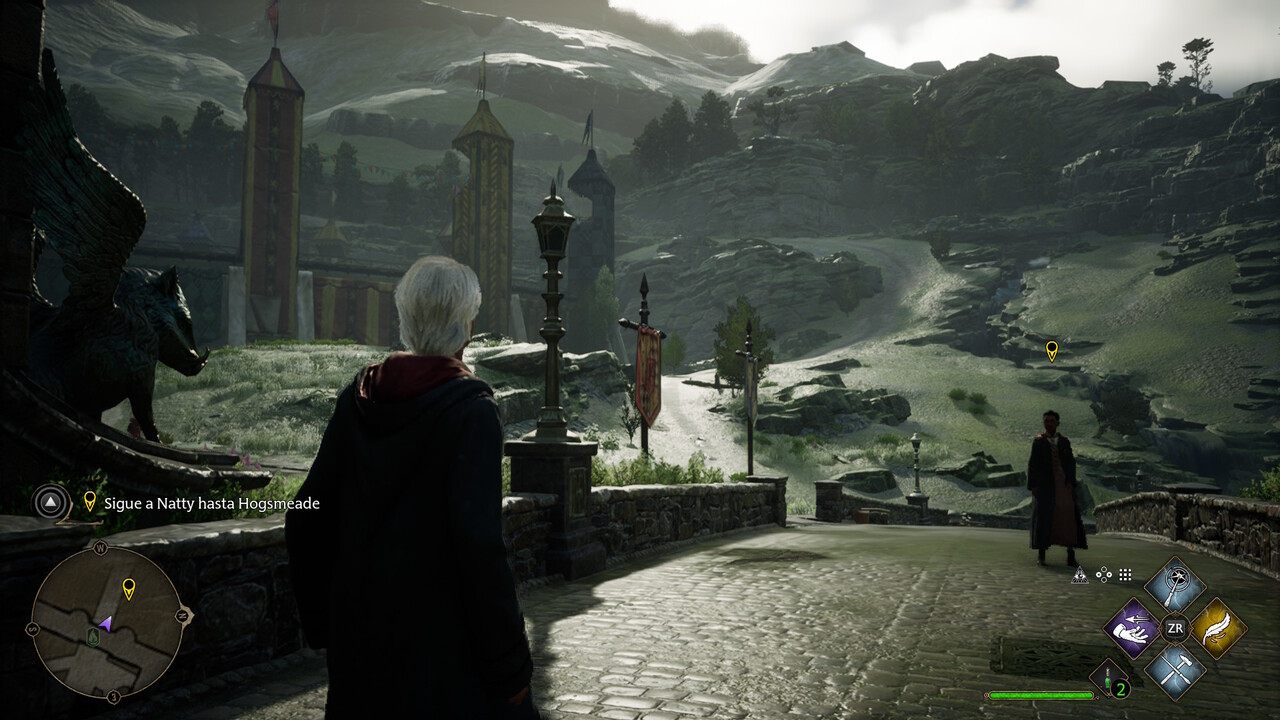Click the Sigue a Natty hasta Hogsmeade objective
Viewport: 1280px width, 720px height.
212,503
